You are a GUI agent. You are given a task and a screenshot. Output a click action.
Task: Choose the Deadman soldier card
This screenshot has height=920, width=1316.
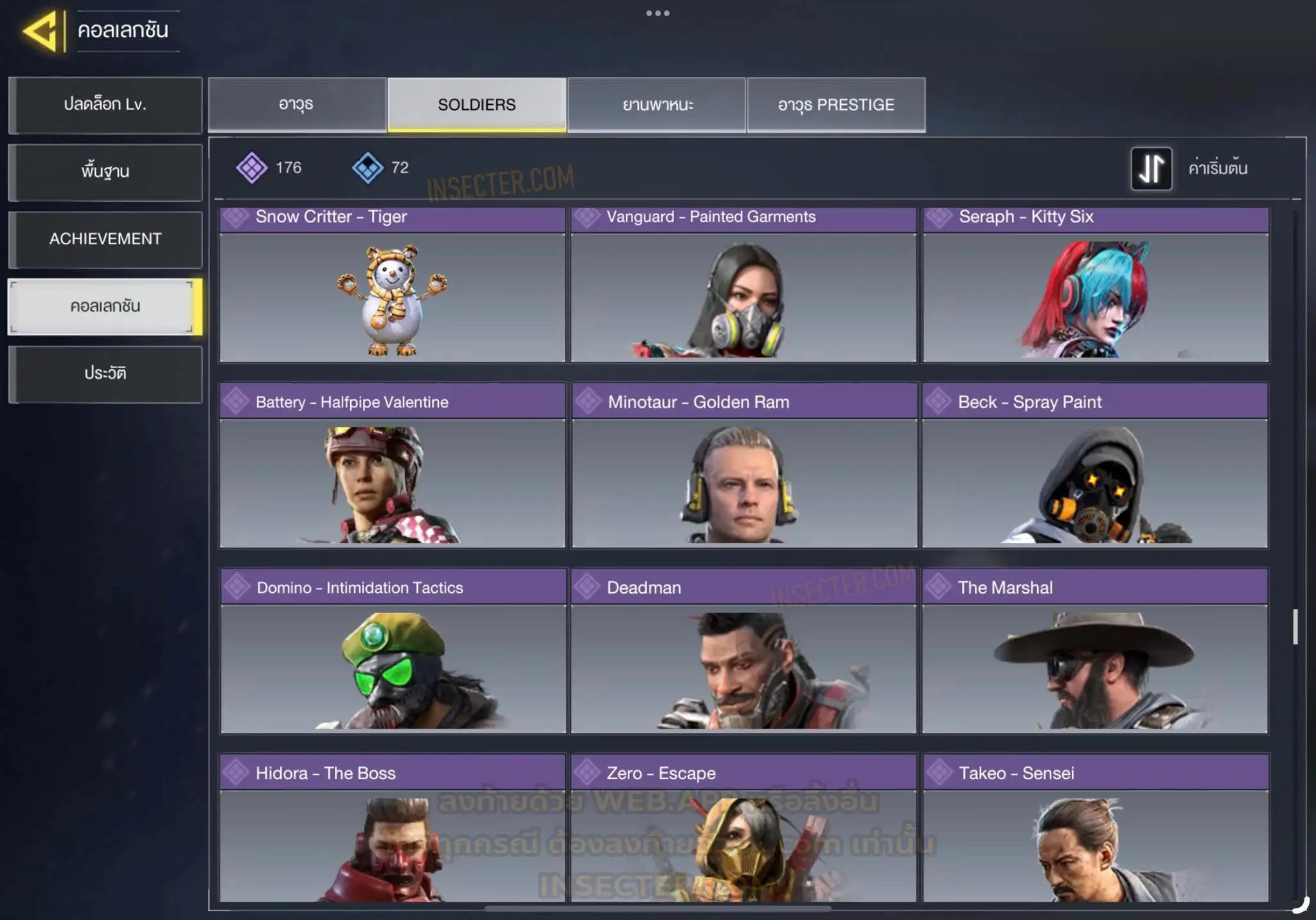[743, 651]
